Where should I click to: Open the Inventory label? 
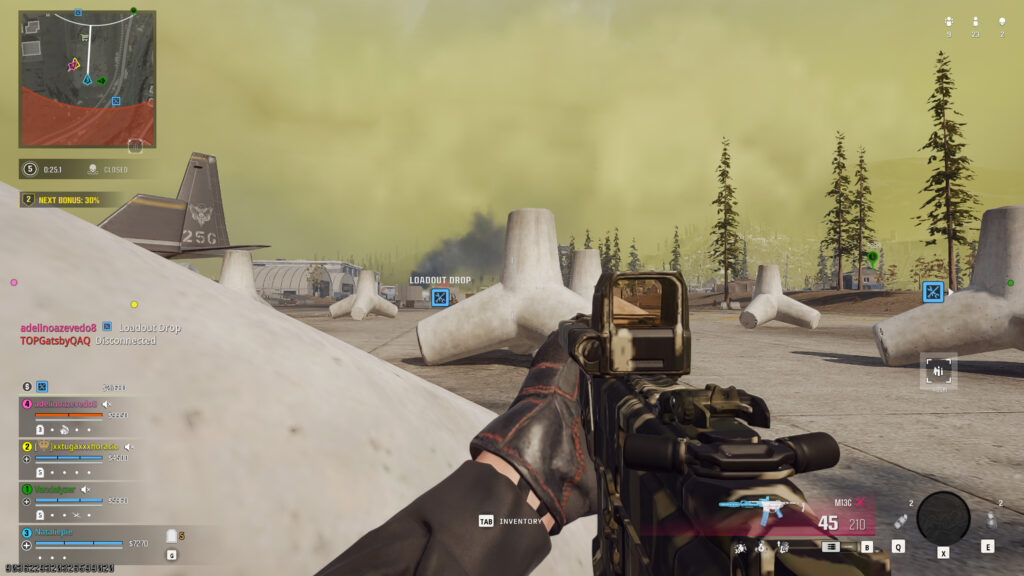(x=510, y=521)
